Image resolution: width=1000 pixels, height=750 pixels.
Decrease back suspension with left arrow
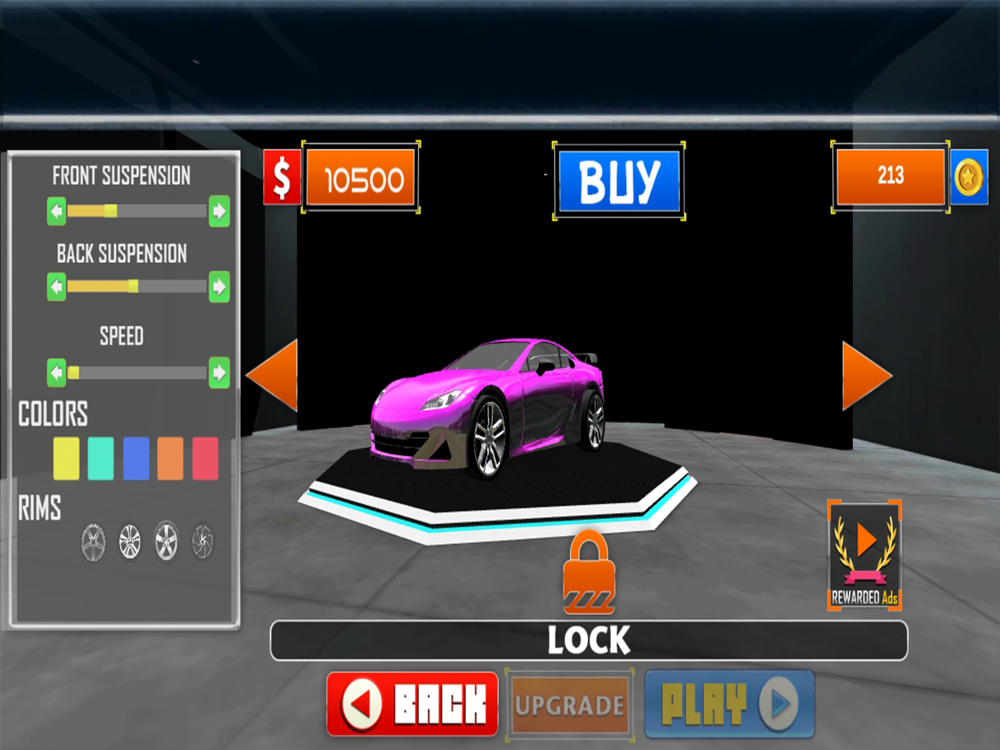[57, 287]
